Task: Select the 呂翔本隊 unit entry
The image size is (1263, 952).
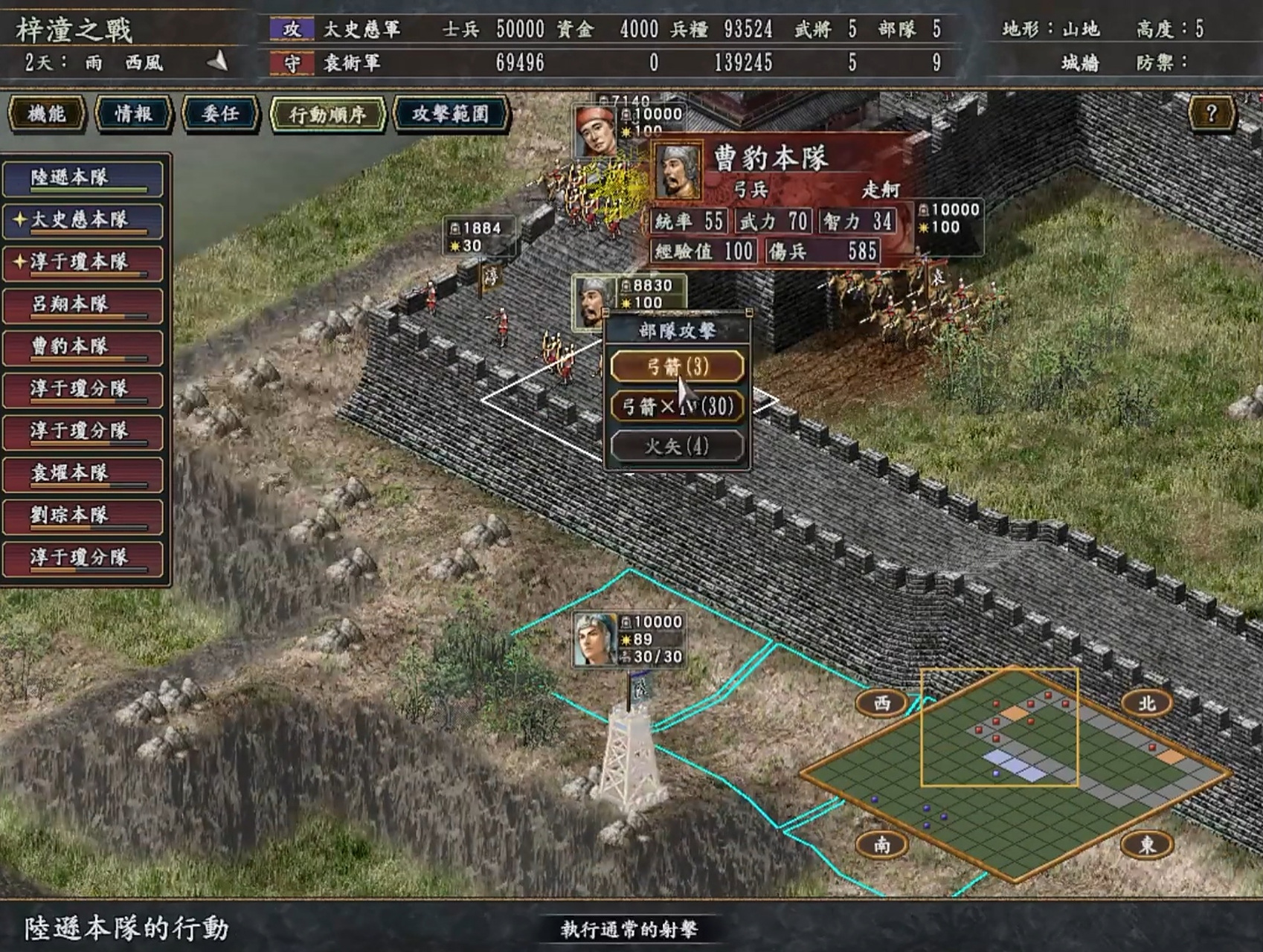Action: point(83,305)
